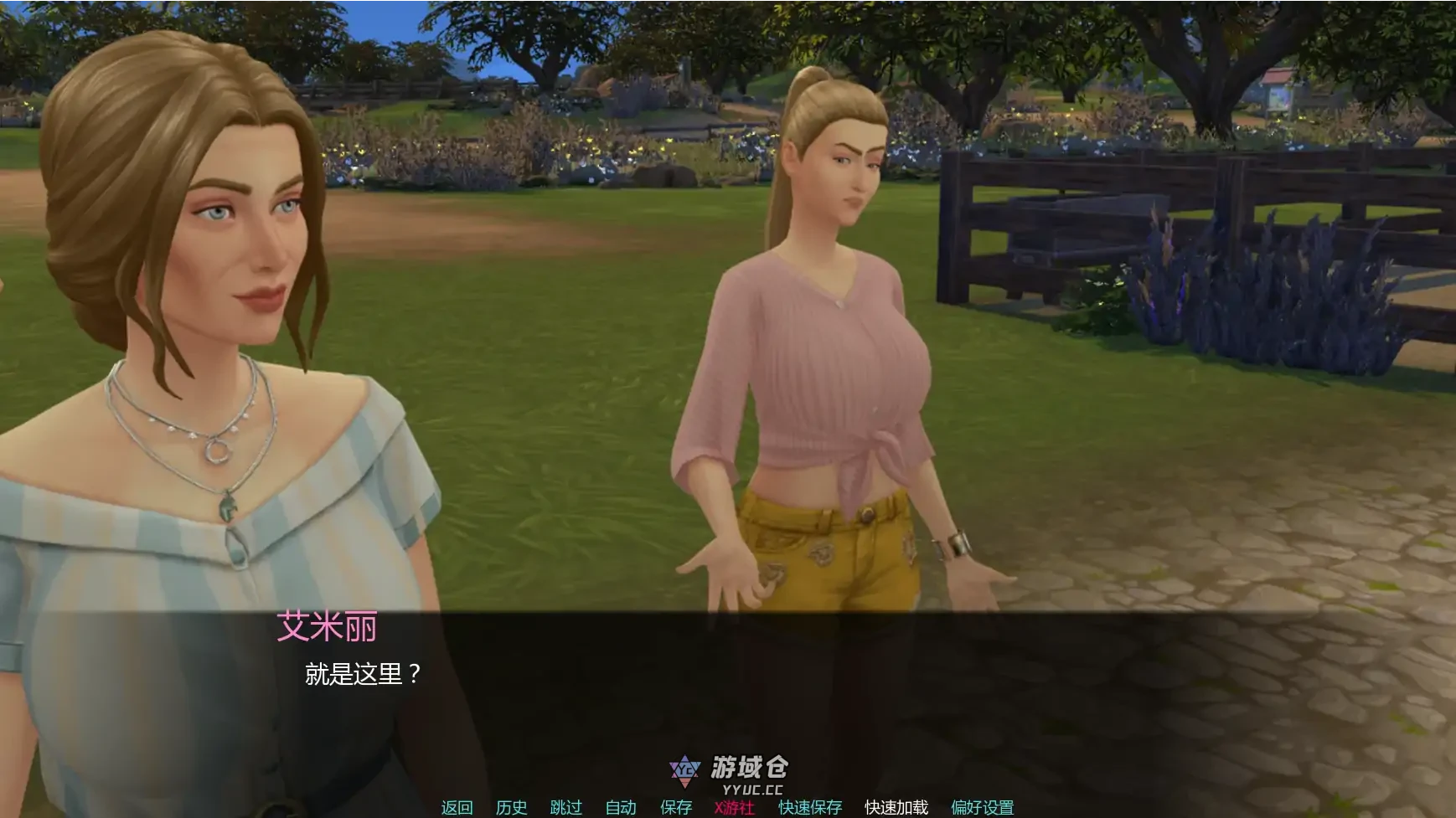Activate 跳过 (Skip) in the quick menu
The width and height of the screenshot is (1456, 818).
point(565,807)
